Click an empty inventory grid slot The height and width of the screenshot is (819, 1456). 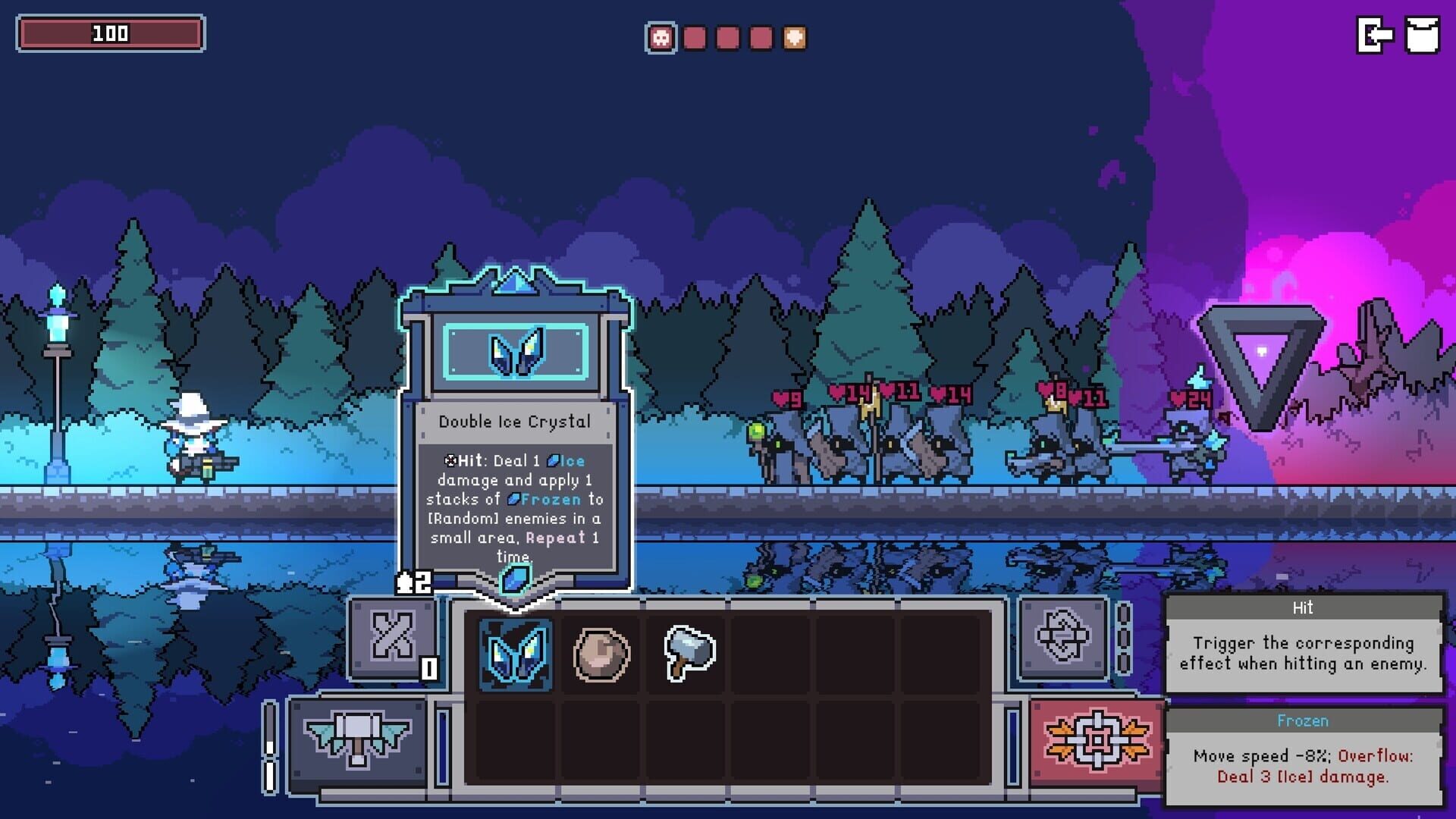coord(771,654)
